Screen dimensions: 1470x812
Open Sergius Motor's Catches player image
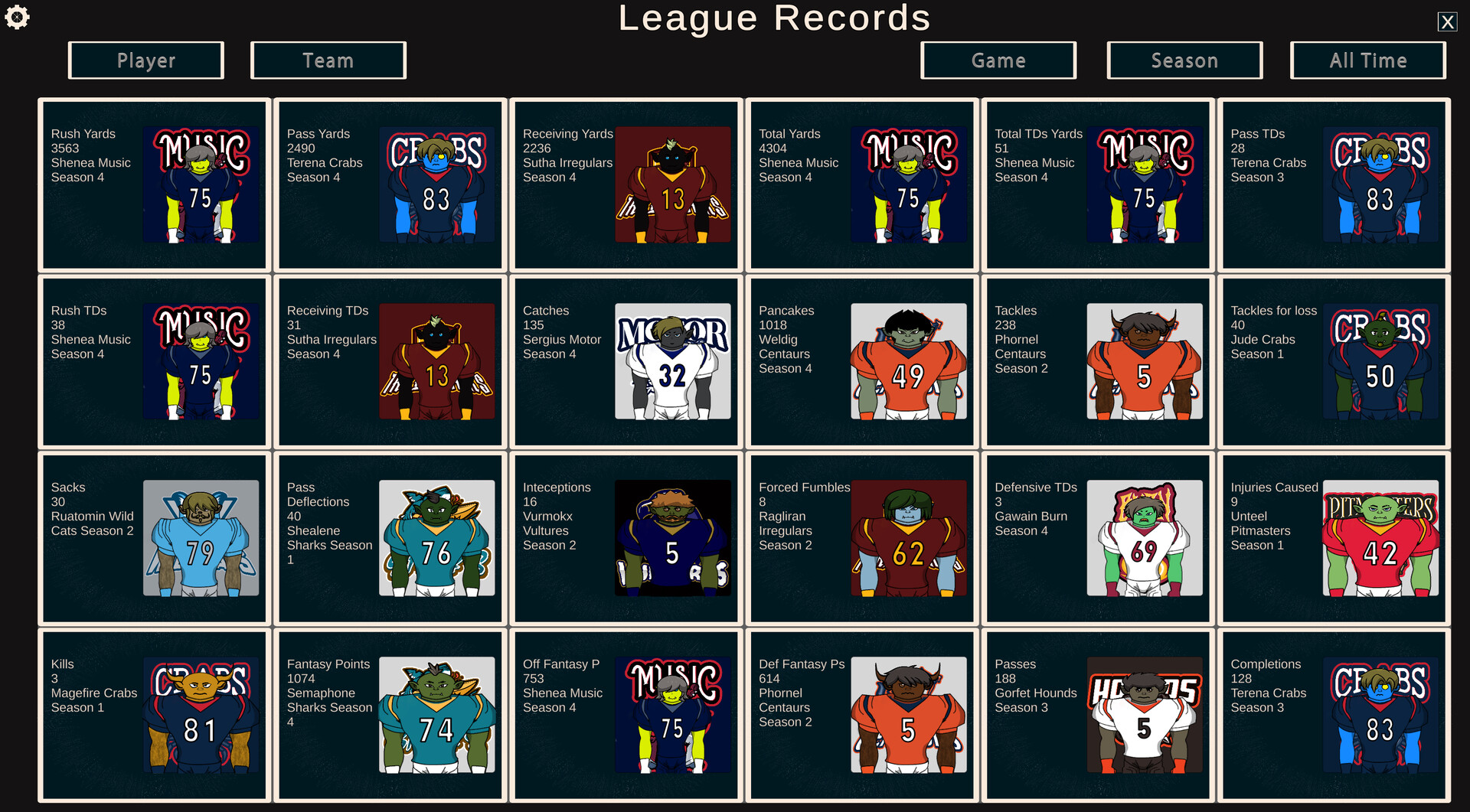(x=673, y=361)
